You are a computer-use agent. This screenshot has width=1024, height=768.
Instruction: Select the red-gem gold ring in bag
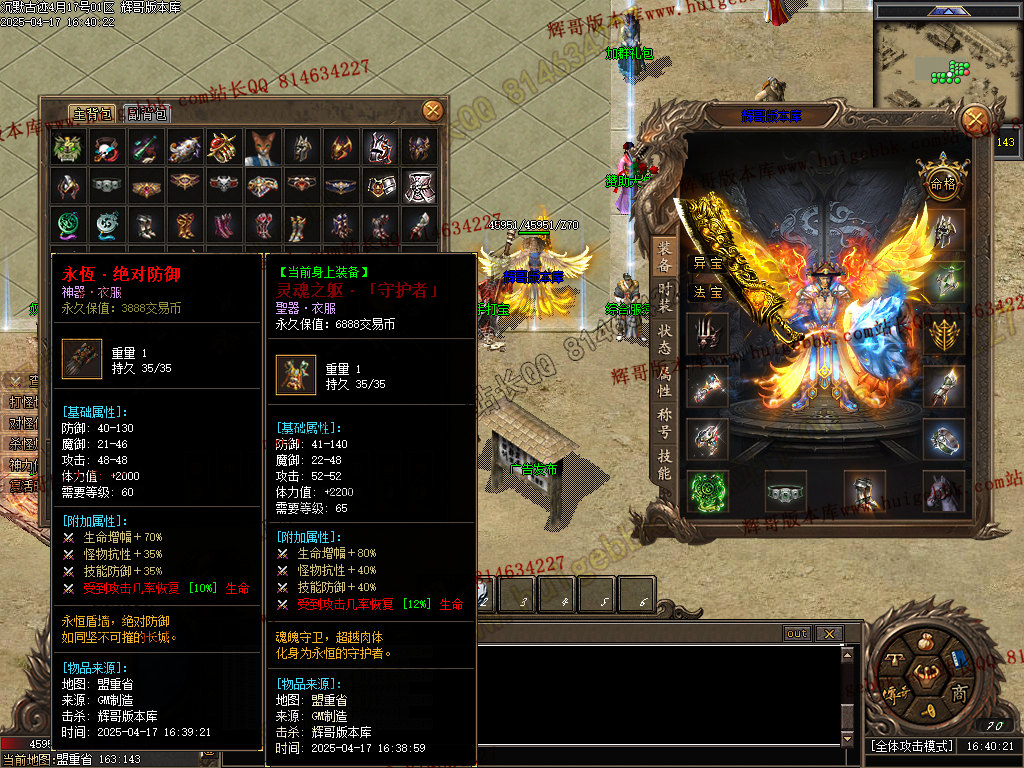(224, 148)
